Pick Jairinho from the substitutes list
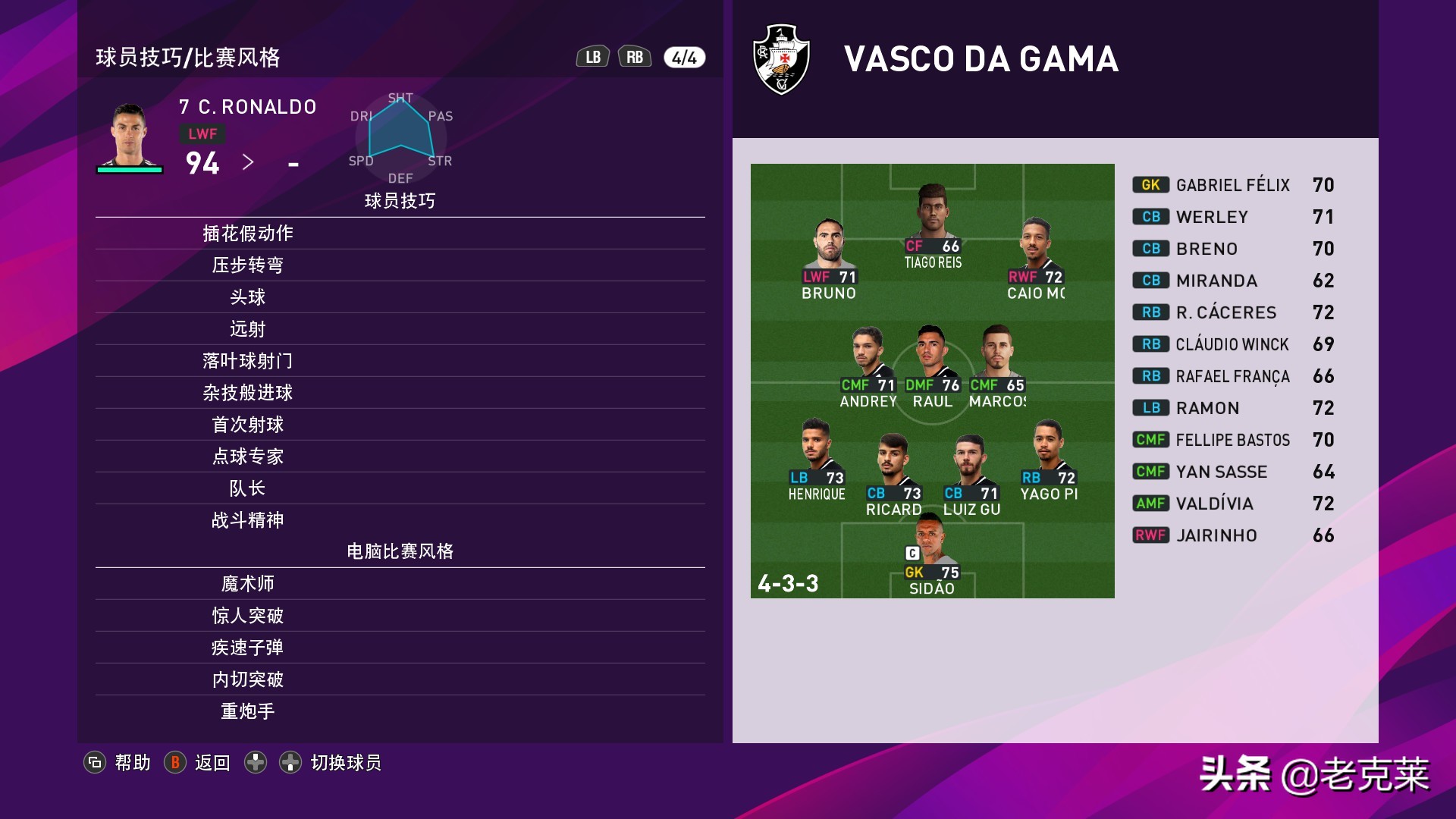 (x=1216, y=535)
